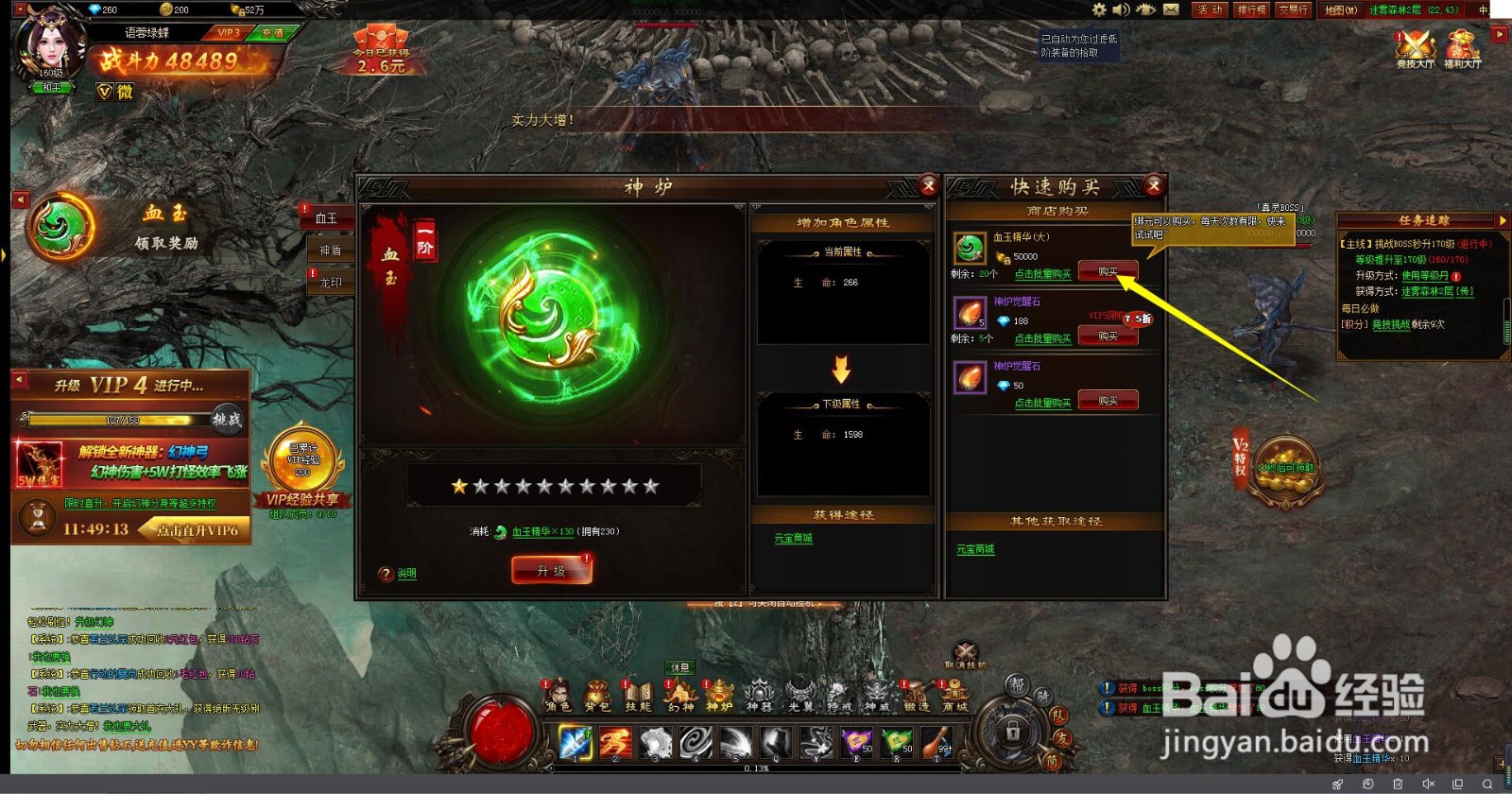
Task: Open the 技能 skills book icon
Action: [x=639, y=697]
